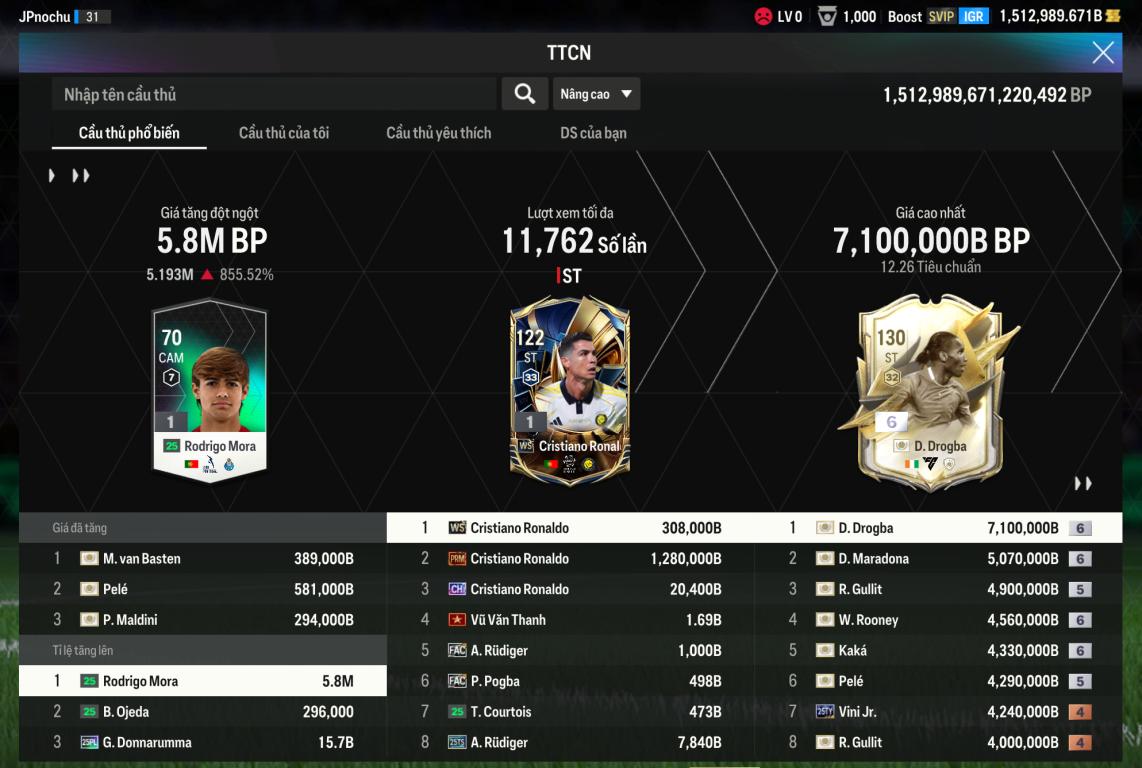Choose the Cristiano Ronaldo 122 ST card
Screen dimensions: 1142x768
[569, 390]
